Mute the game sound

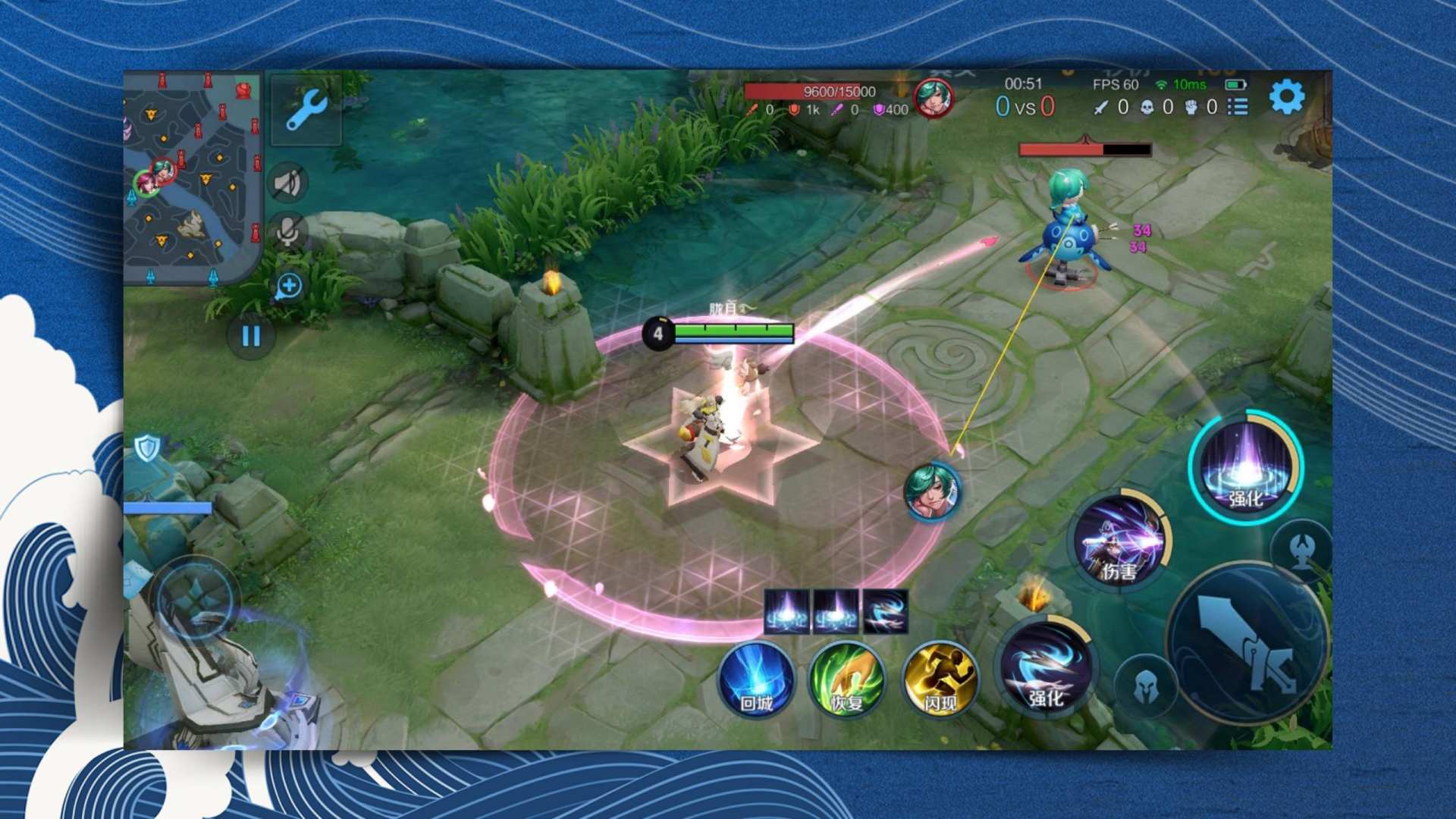pos(288,182)
